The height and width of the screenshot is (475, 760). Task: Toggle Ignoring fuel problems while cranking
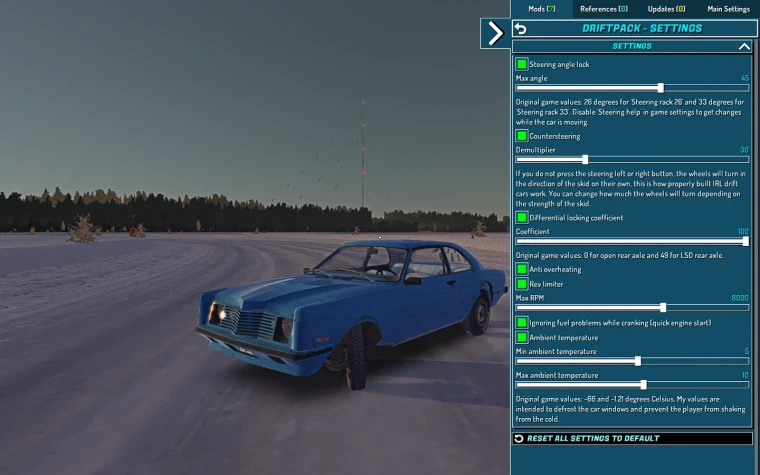coord(522,323)
